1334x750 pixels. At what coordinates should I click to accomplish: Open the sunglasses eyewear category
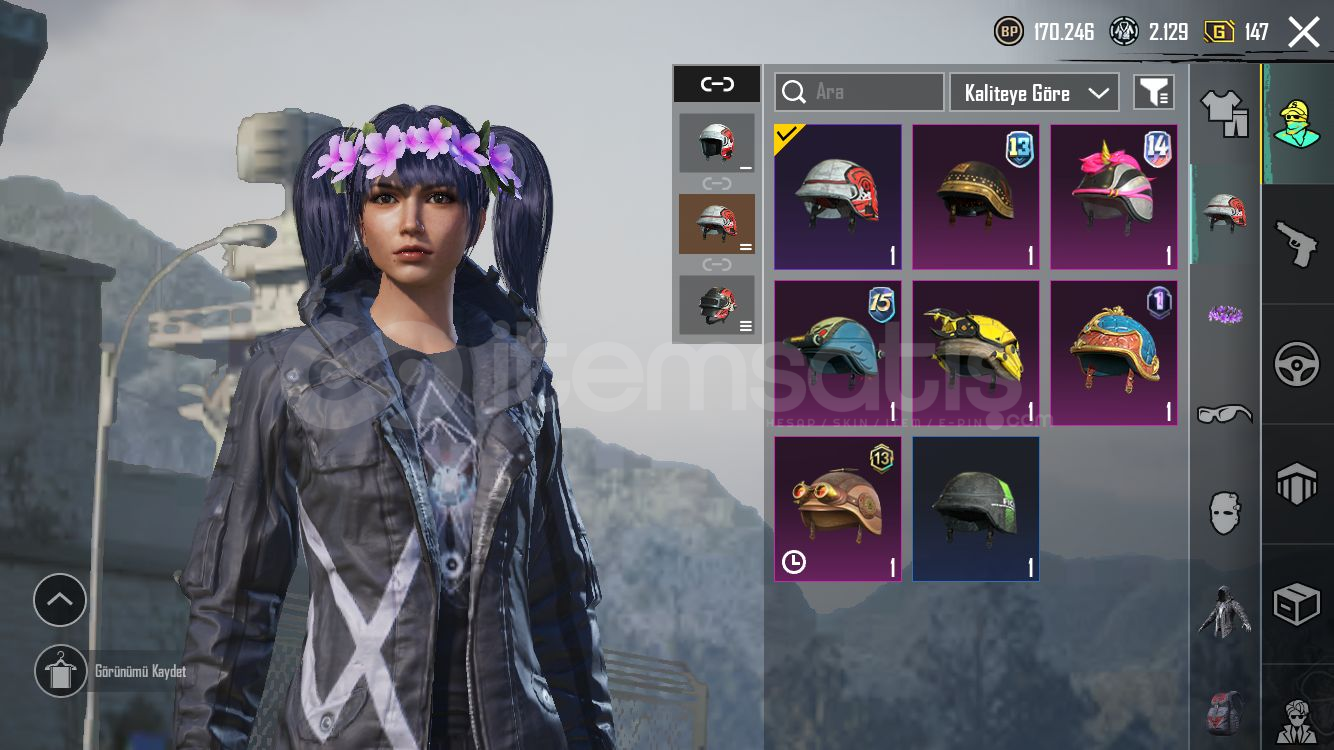[1224, 413]
